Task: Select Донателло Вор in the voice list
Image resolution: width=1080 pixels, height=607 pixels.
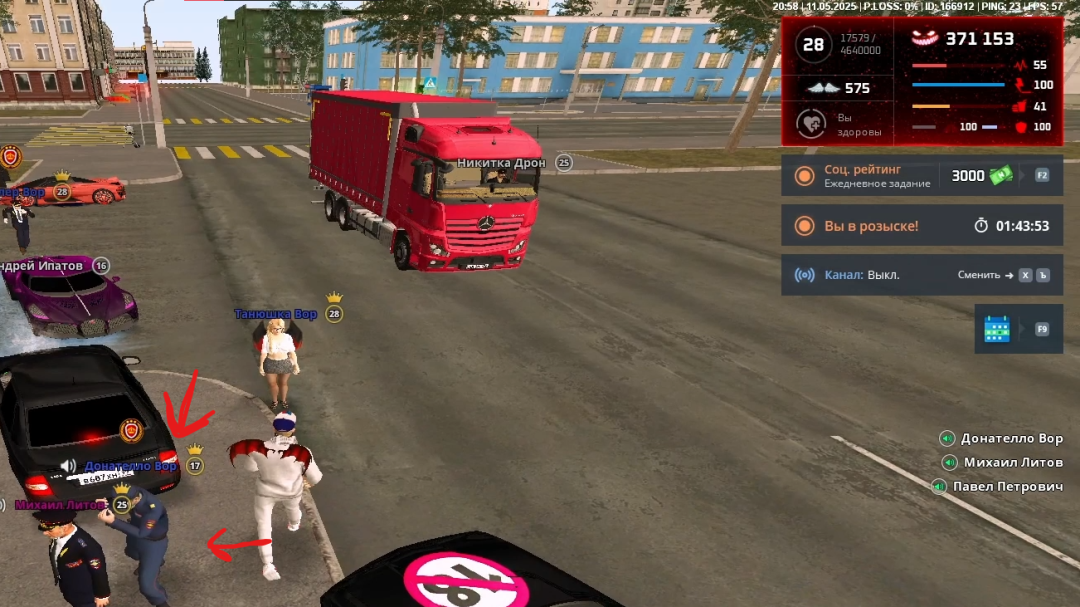Action: pos(1011,438)
